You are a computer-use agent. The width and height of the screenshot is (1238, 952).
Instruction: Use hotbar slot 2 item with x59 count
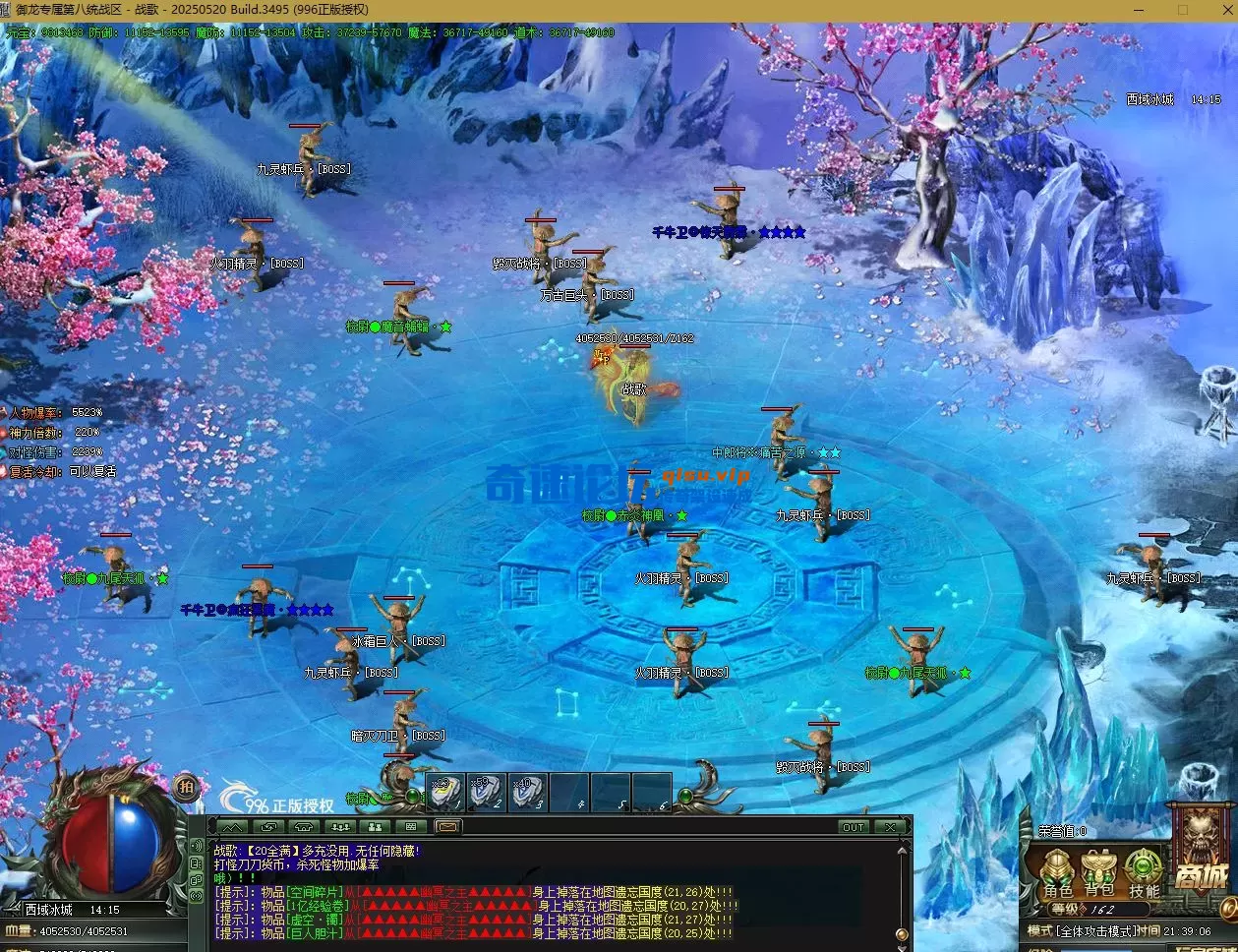pyautogui.click(x=486, y=792)
